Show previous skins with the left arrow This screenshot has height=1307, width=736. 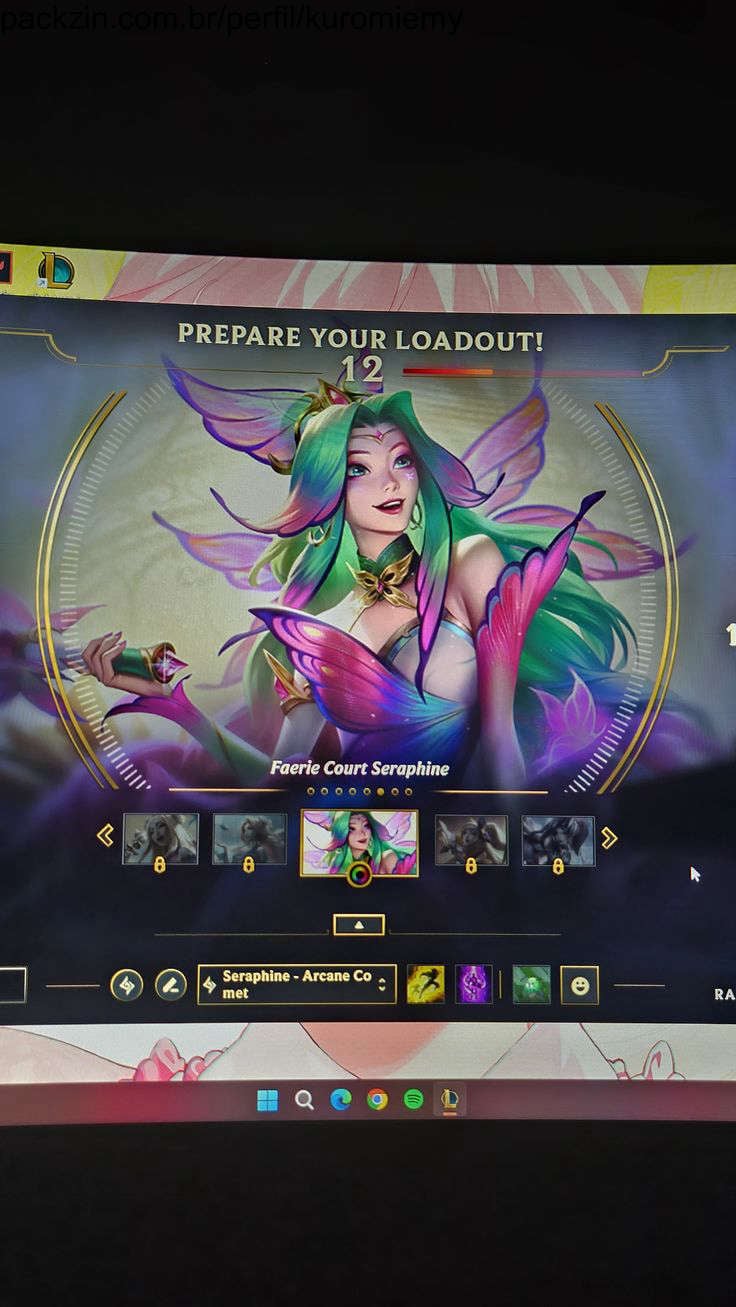(105, 836)
